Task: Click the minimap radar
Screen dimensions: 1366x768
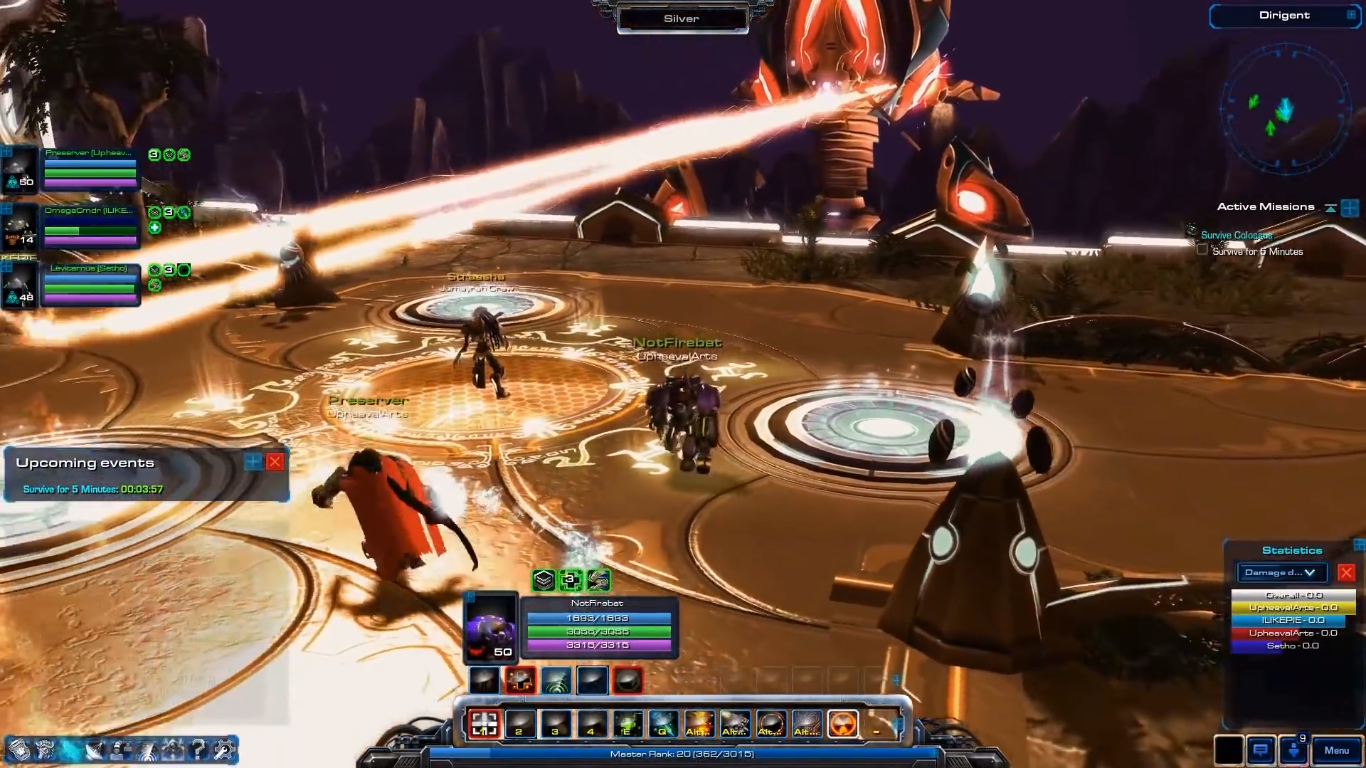Action: pyautogui.click(x=1284, y=110)
